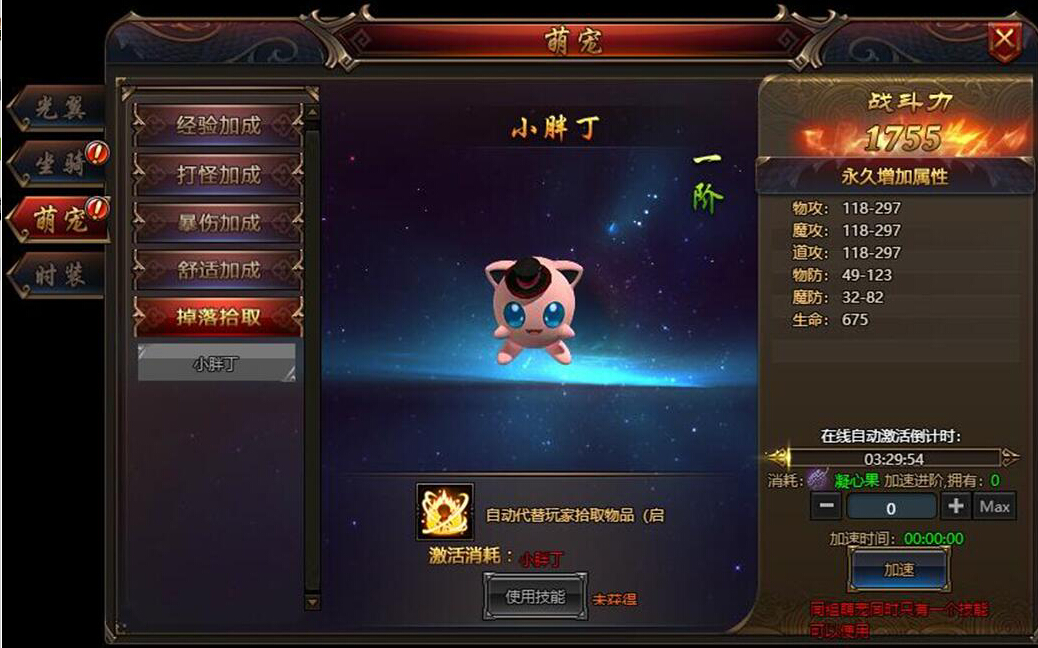
Task: Click the 凝心果 item icon
Action: click(818, 480)
